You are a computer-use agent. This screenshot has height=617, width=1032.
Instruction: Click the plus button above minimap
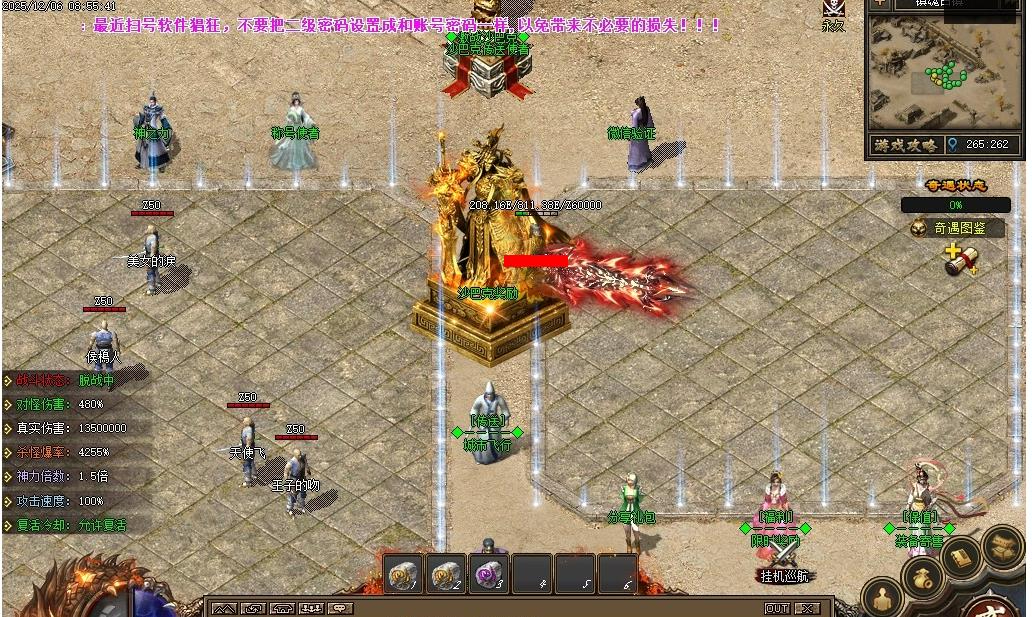tap(879, 4)
